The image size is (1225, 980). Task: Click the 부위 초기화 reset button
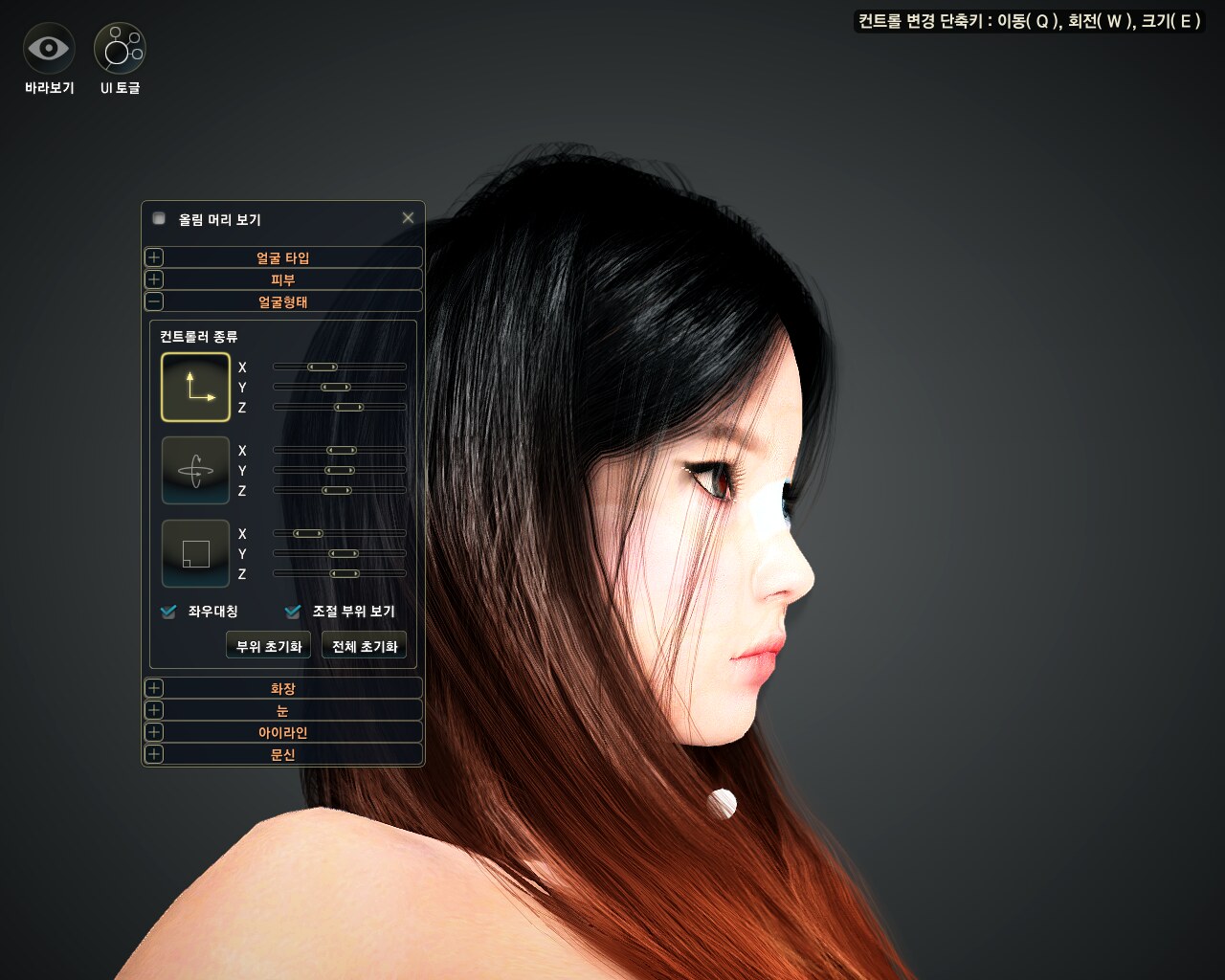268,646
